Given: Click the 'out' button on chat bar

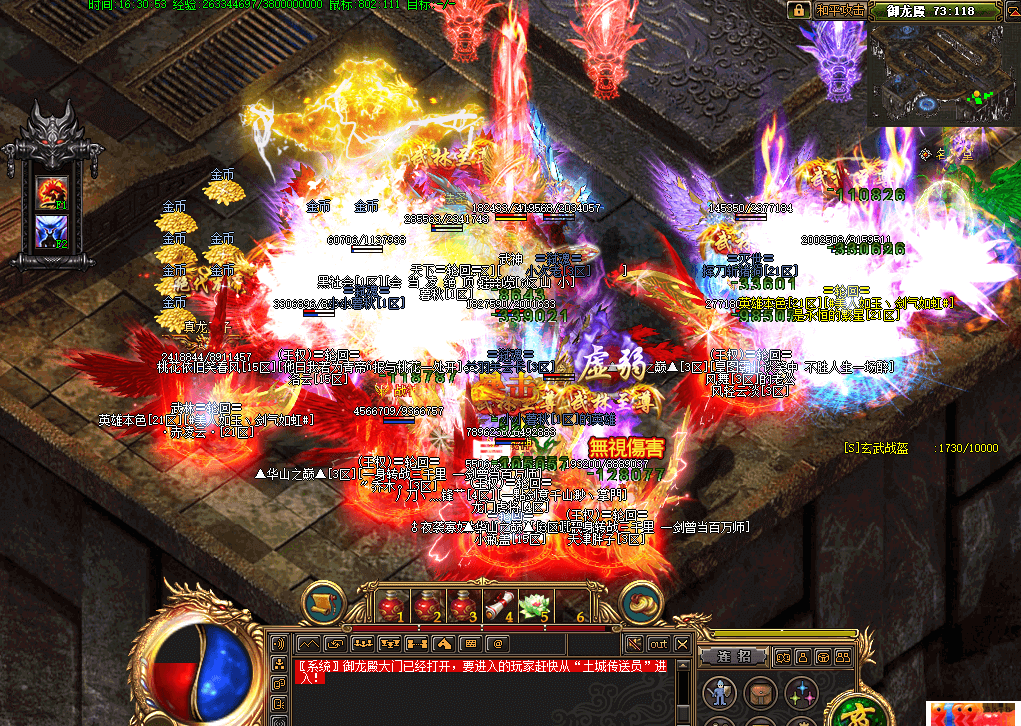Looking at the screenshot, I should pyautogui.click(x=658, y=643).
